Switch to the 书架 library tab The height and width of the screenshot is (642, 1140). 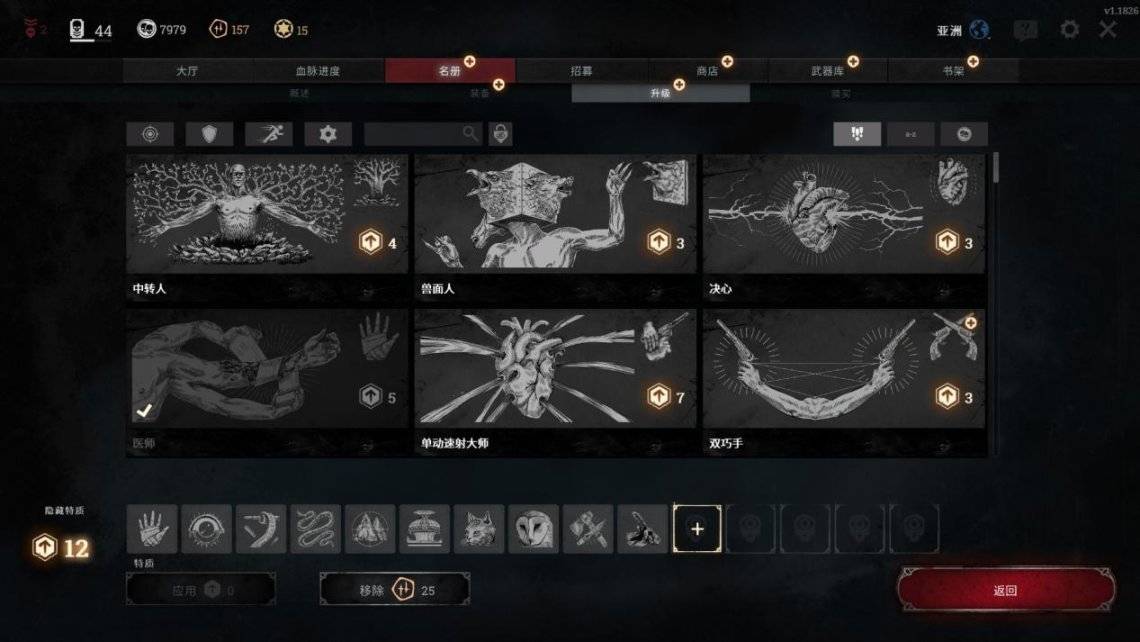(953, 71)
